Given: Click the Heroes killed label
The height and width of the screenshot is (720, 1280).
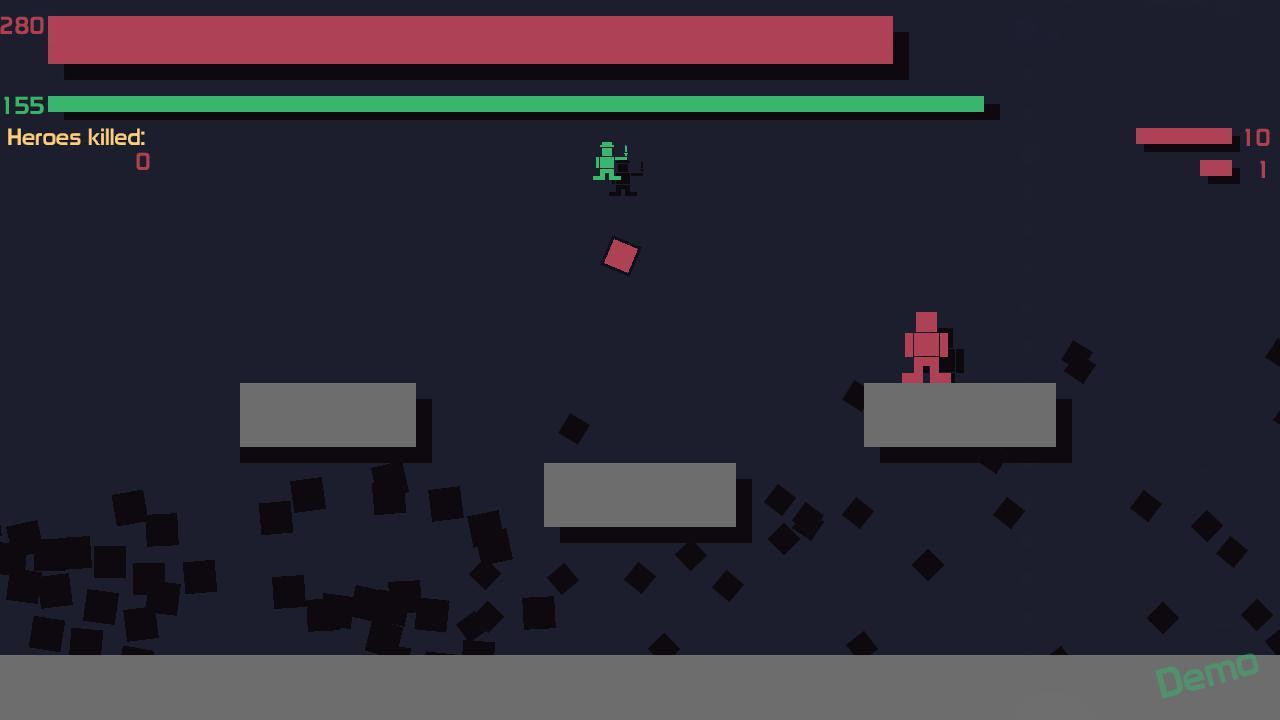Looking at the screenshot, I should (x=76, y=138).
